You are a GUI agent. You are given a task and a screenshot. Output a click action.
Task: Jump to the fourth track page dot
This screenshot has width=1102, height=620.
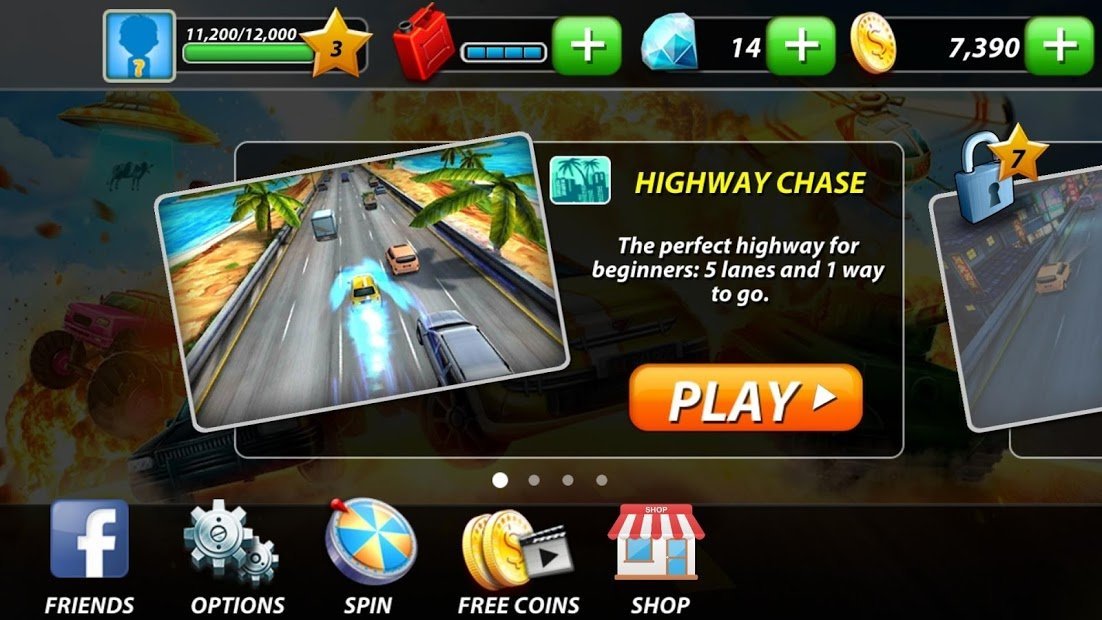point(601,480)
